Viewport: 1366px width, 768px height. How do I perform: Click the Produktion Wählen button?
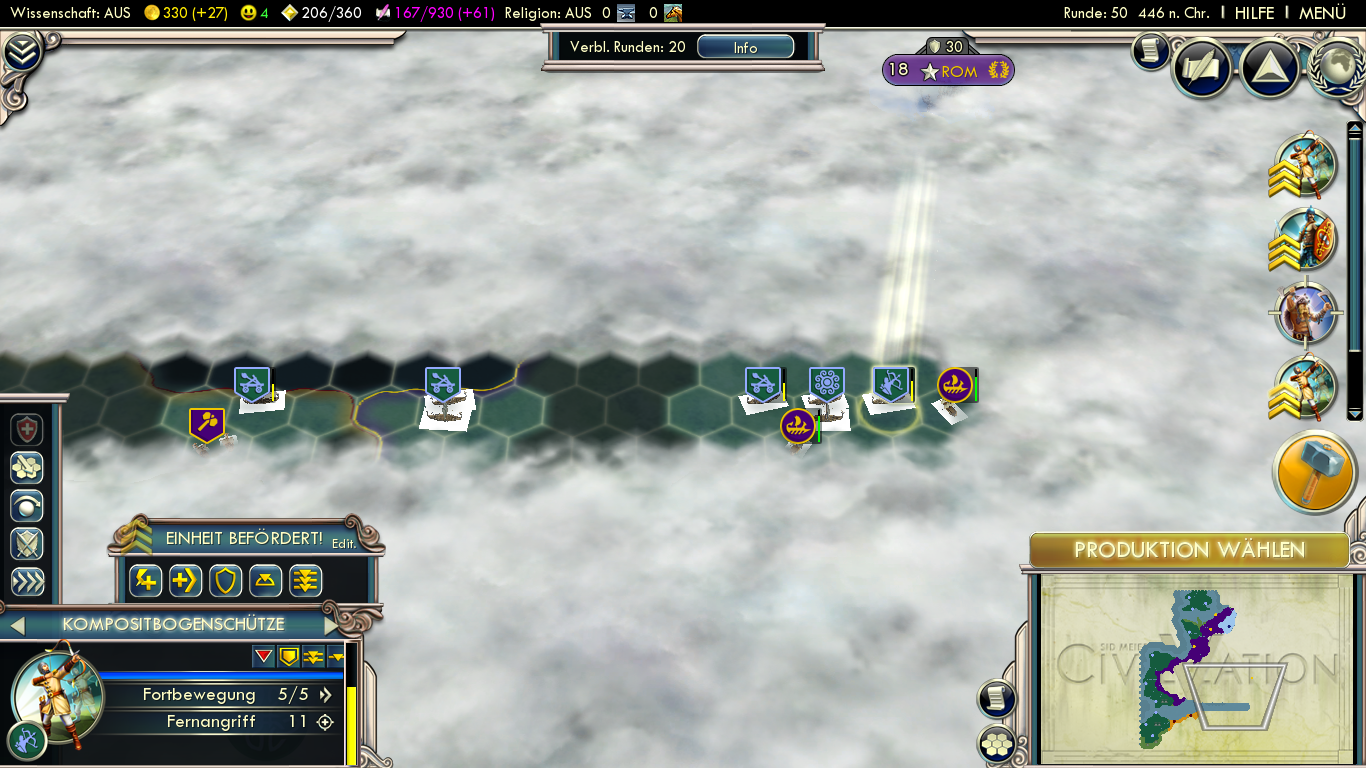pos(1189,550)
